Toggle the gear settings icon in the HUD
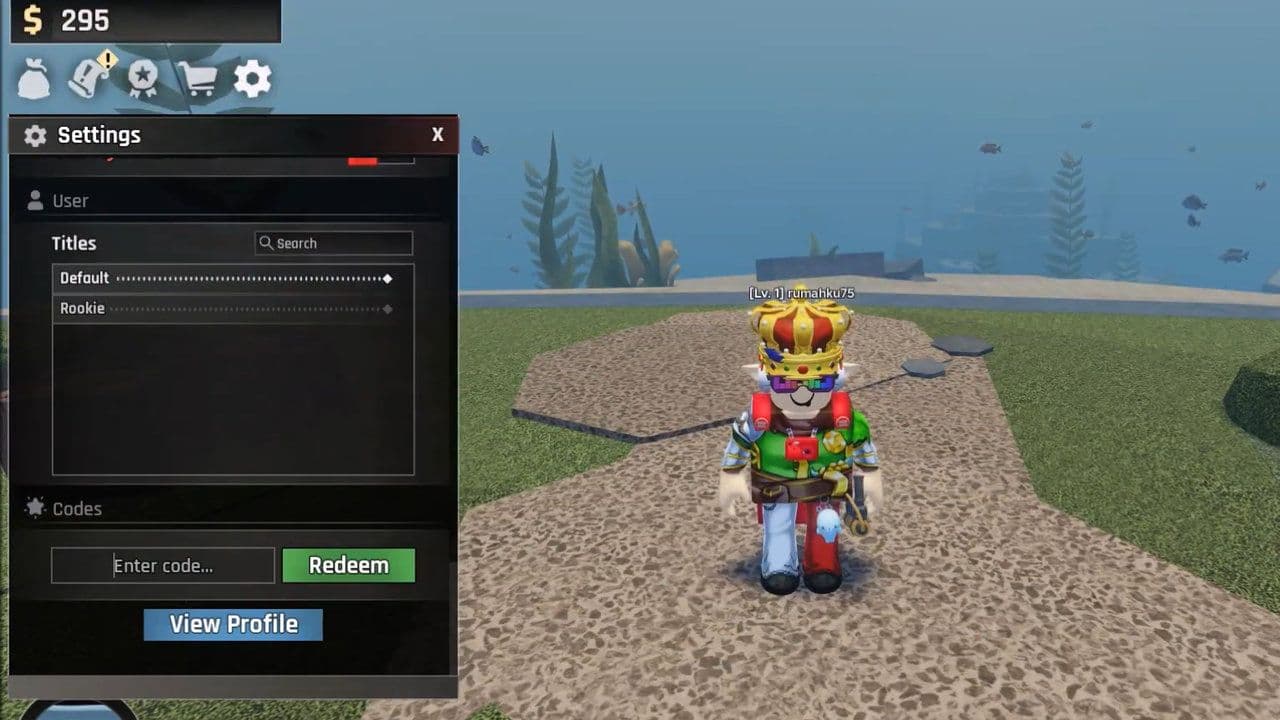This screenshot has height=720, width=1280. pyautogui.click(x=252, y=79)
